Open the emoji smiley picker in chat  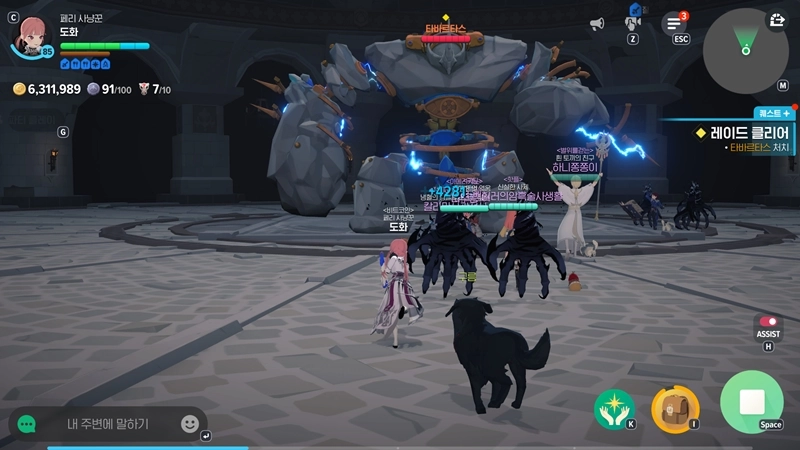click(190, 424)
